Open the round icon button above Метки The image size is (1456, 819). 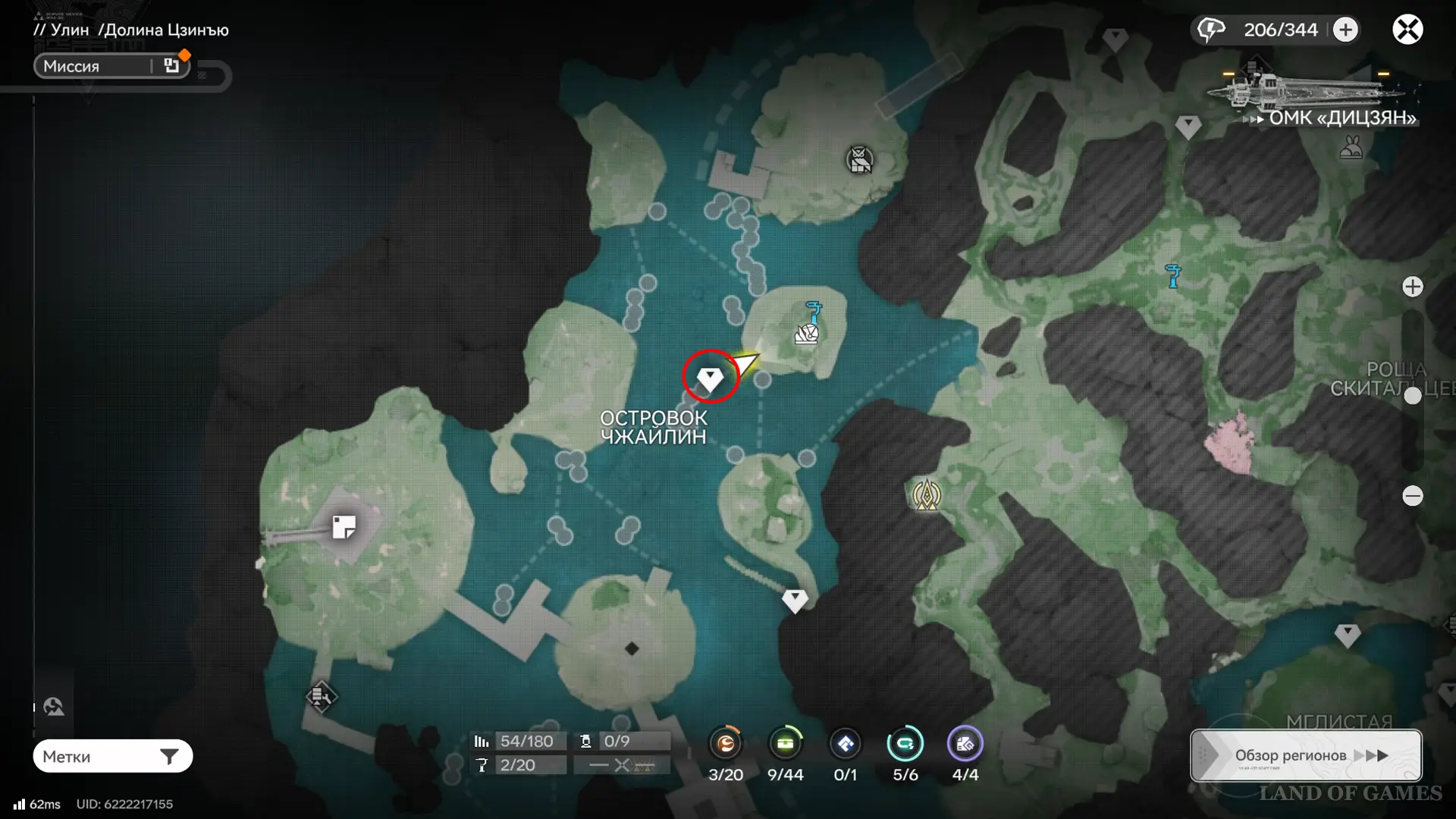(54, 707)
